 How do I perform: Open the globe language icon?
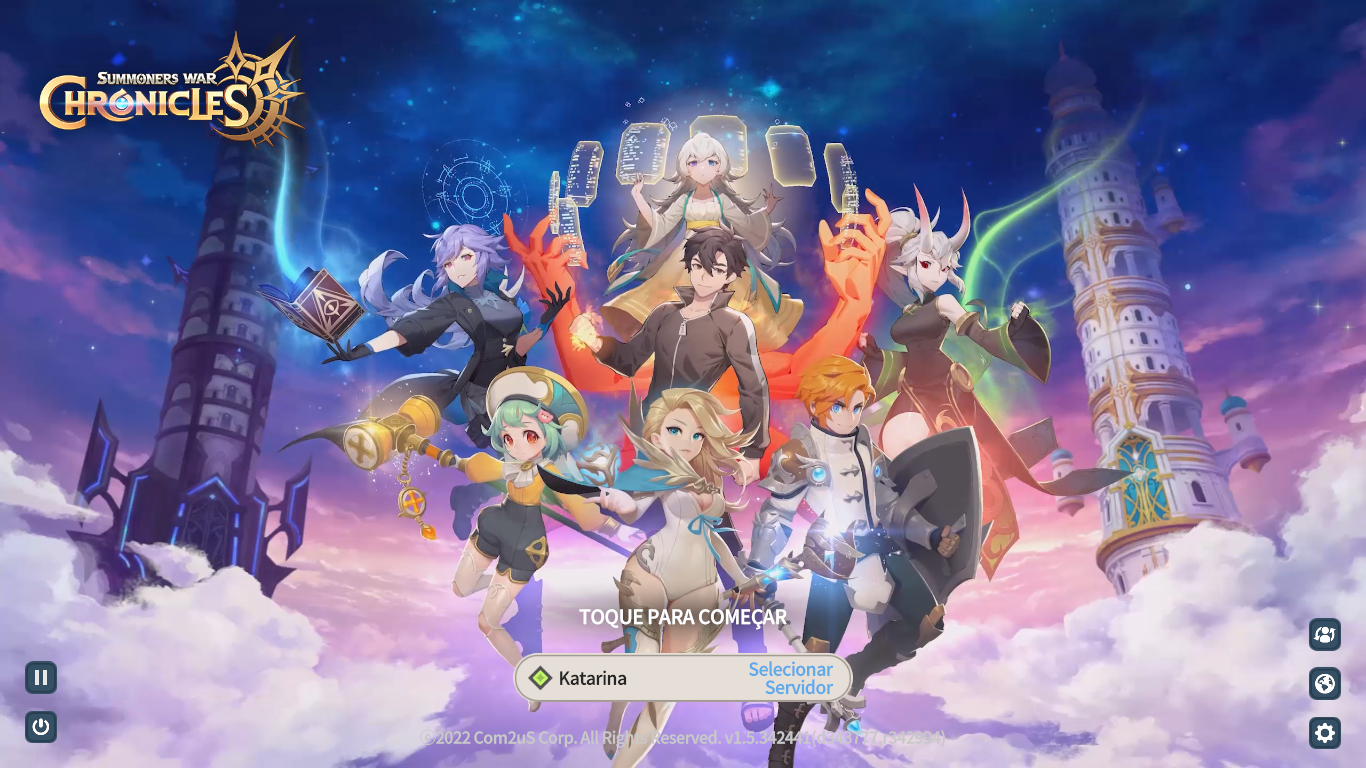coord(1325,684)
